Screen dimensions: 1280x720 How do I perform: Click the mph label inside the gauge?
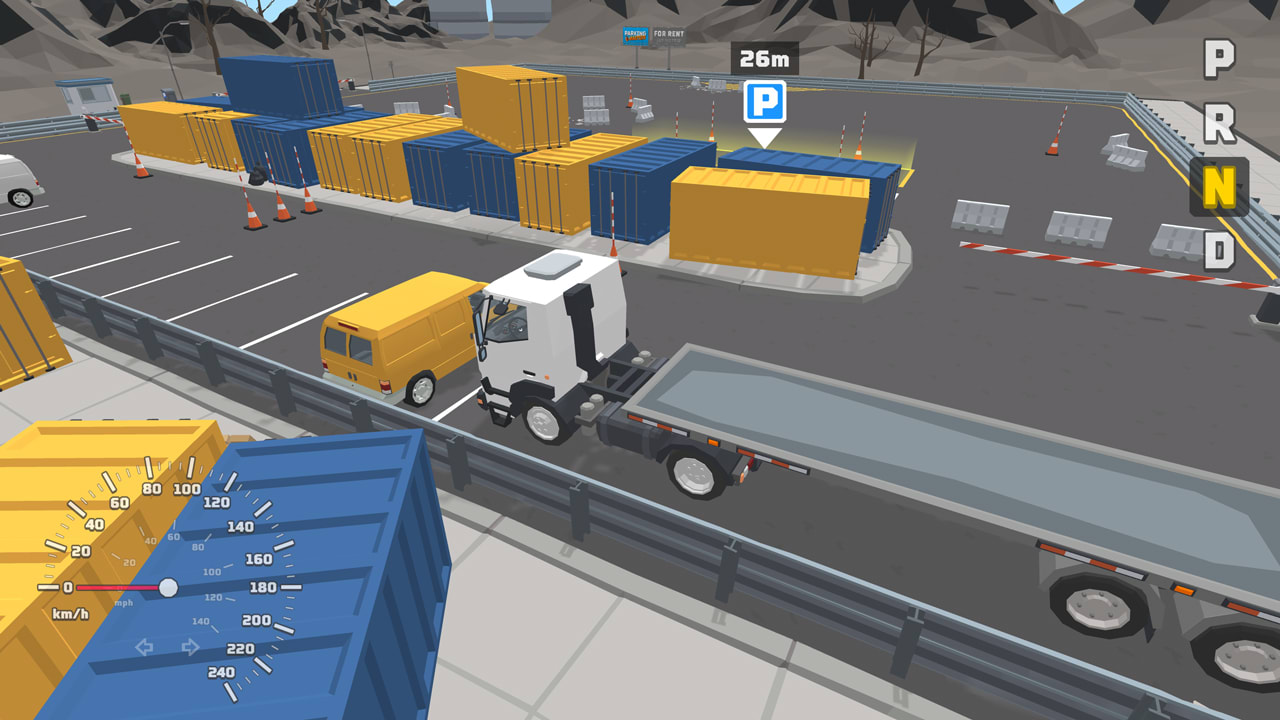pos(123,603)
